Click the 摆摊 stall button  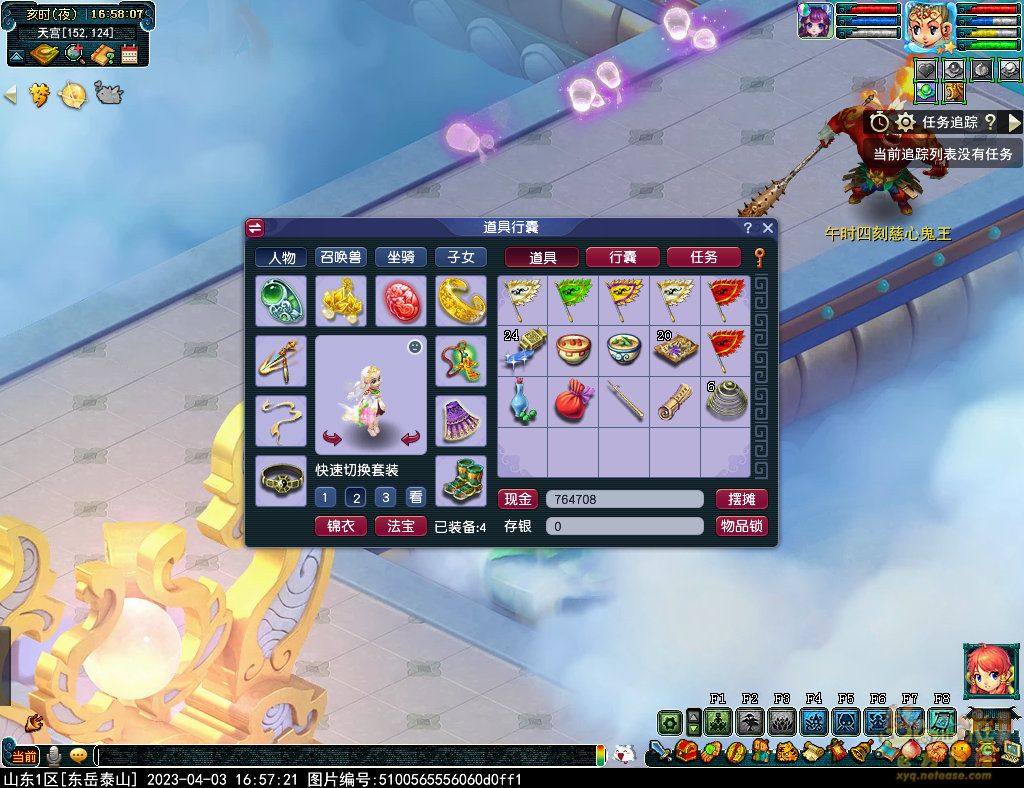741,499
